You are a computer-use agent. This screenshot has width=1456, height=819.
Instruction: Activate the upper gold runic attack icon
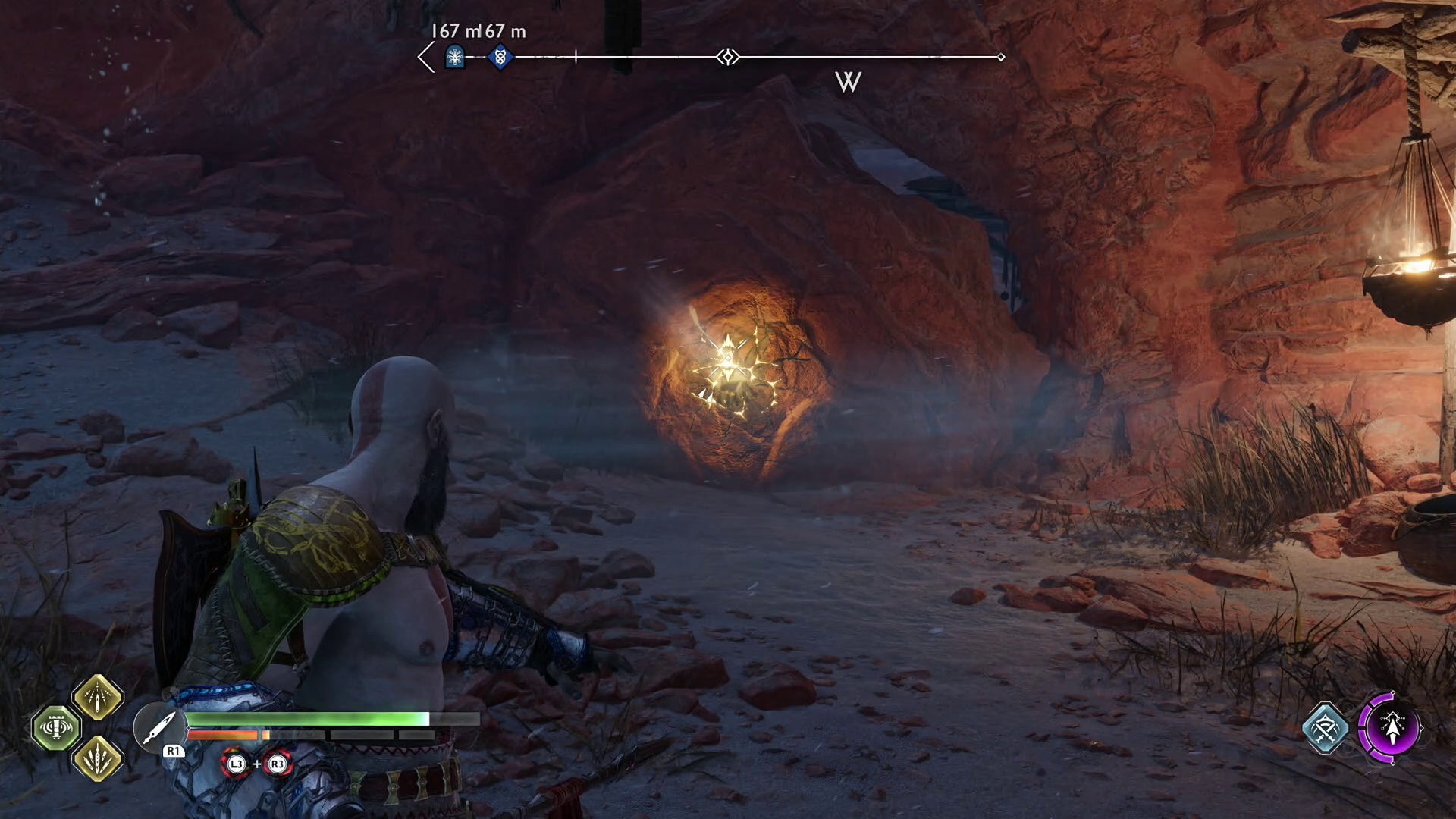(x=98, y=697)
